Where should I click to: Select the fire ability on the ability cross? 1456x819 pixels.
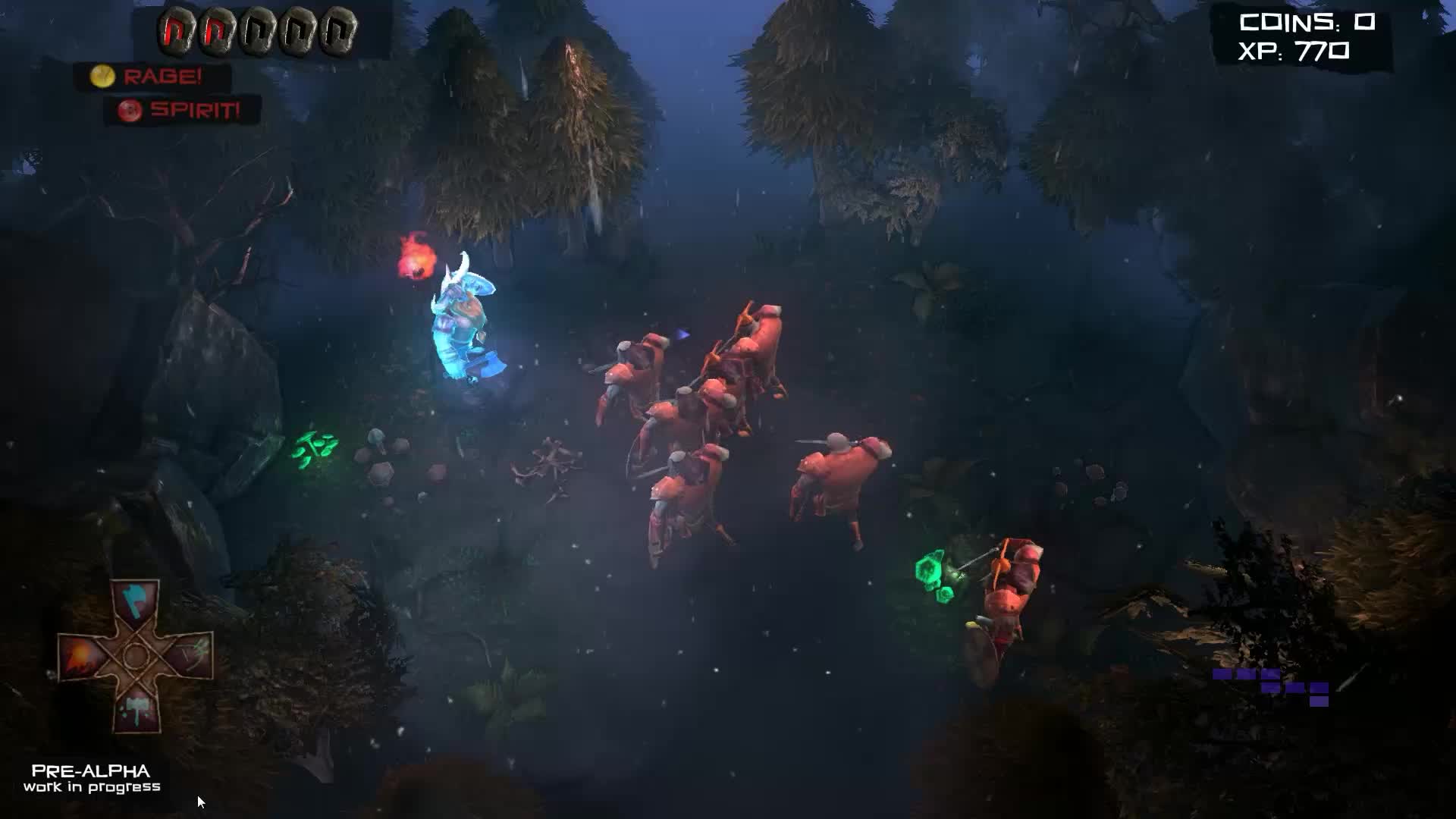(x=80, y=656)
